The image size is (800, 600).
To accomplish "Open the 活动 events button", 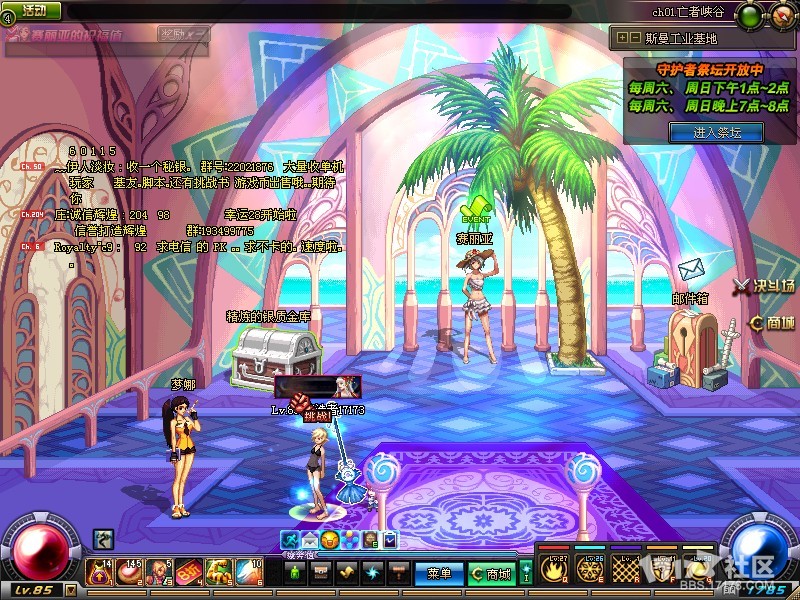I will (33, 10).
